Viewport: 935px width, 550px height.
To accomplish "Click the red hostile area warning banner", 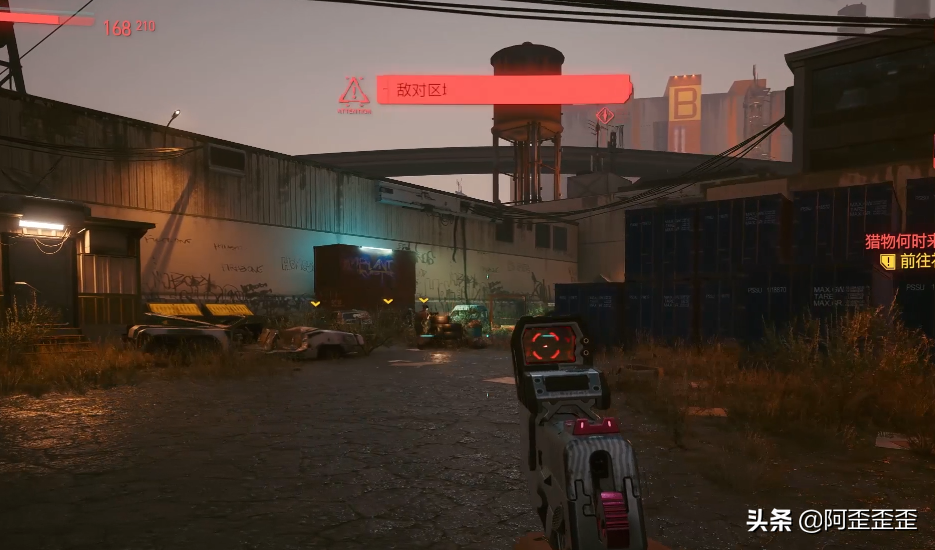I will [x=503, y=90].
